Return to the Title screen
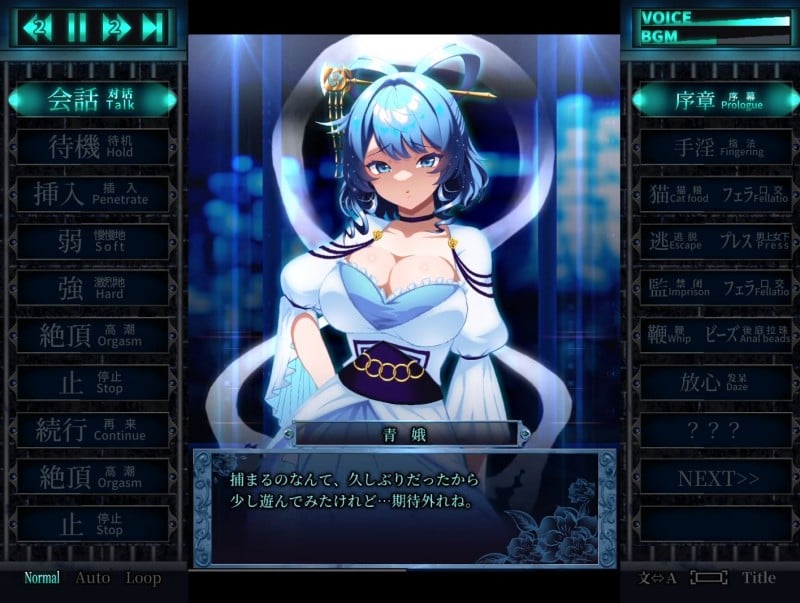Screen dimensions: 800x603 point(758,578)
